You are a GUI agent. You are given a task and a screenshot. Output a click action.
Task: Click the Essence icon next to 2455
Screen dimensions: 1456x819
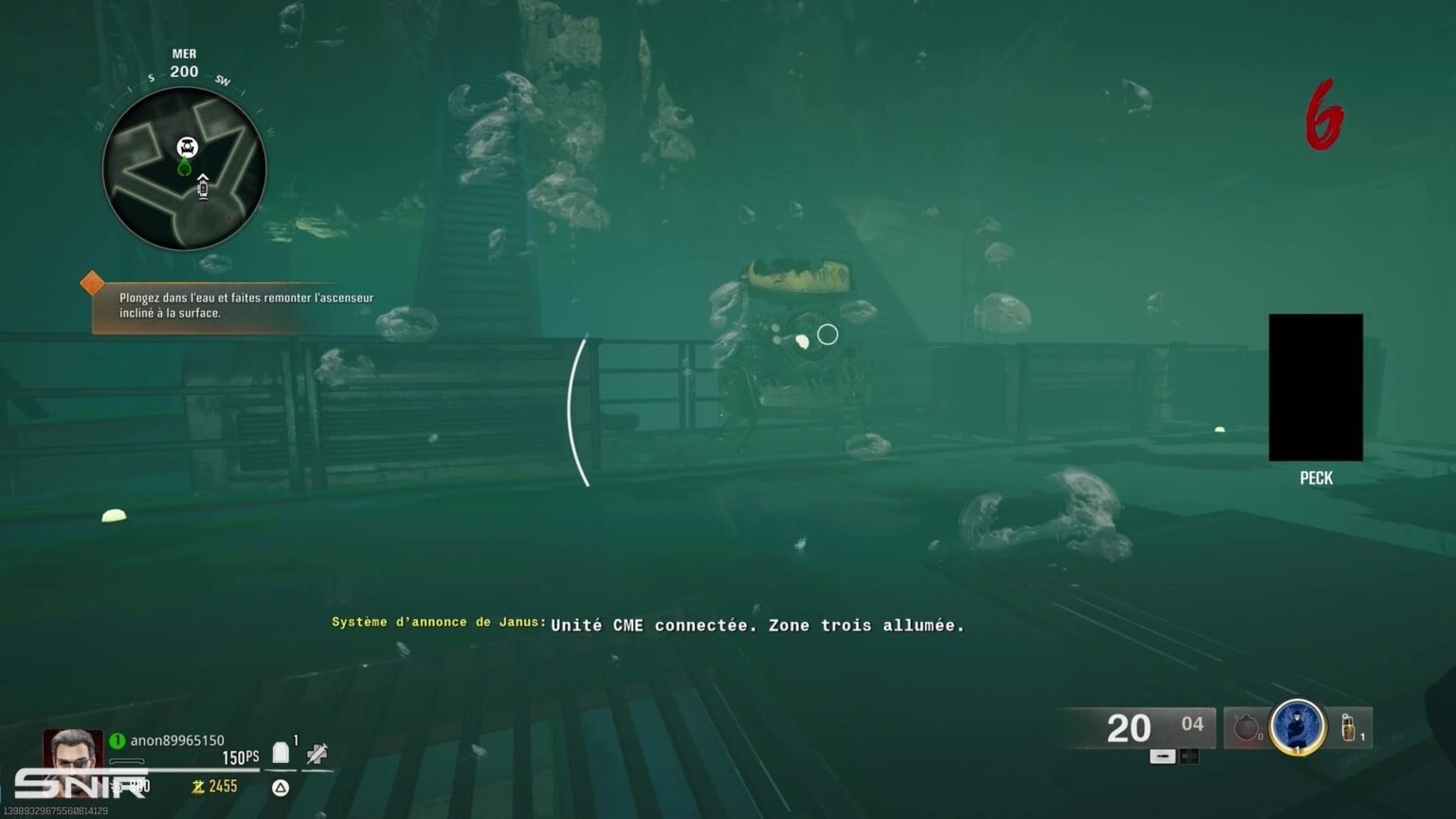pos(198,786)
